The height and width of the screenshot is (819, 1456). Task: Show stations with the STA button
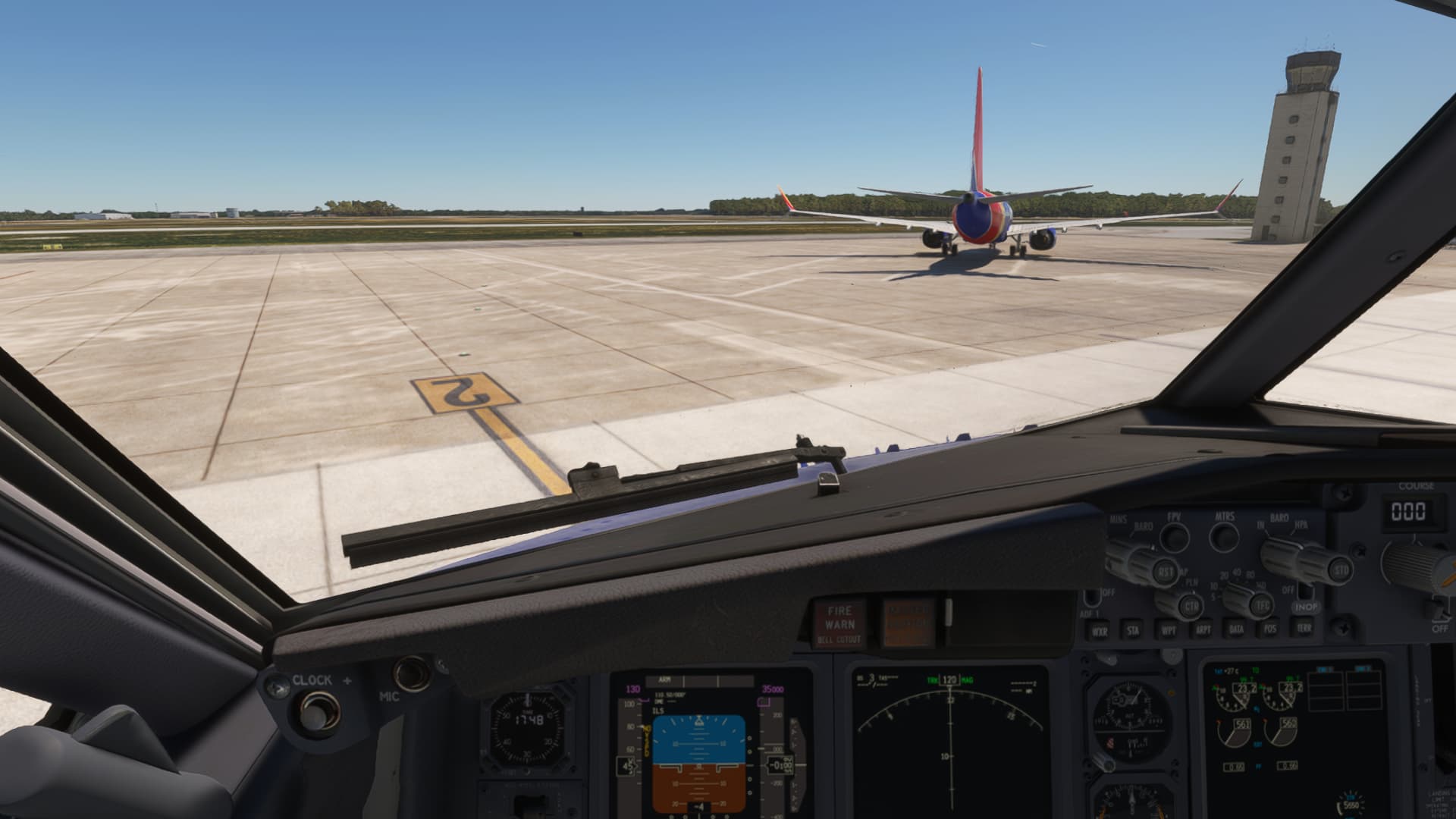(1133, 629)
